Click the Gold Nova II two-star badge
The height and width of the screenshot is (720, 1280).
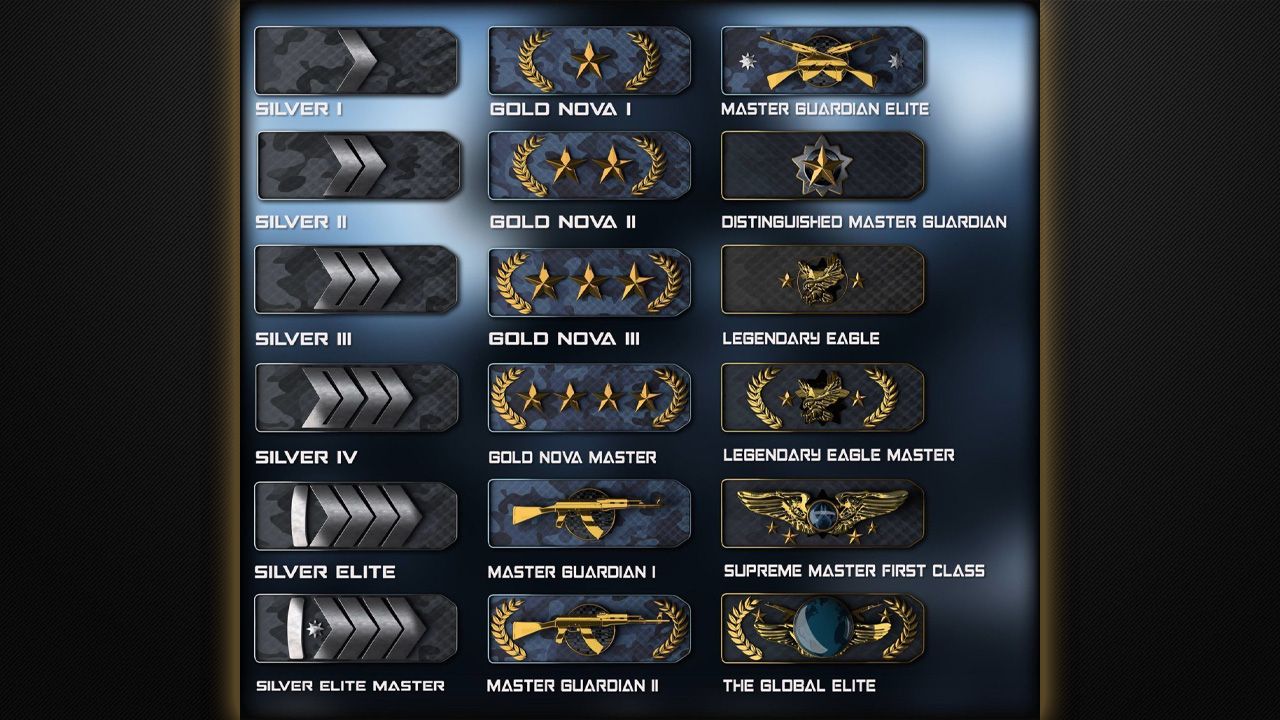coord(589,166)
